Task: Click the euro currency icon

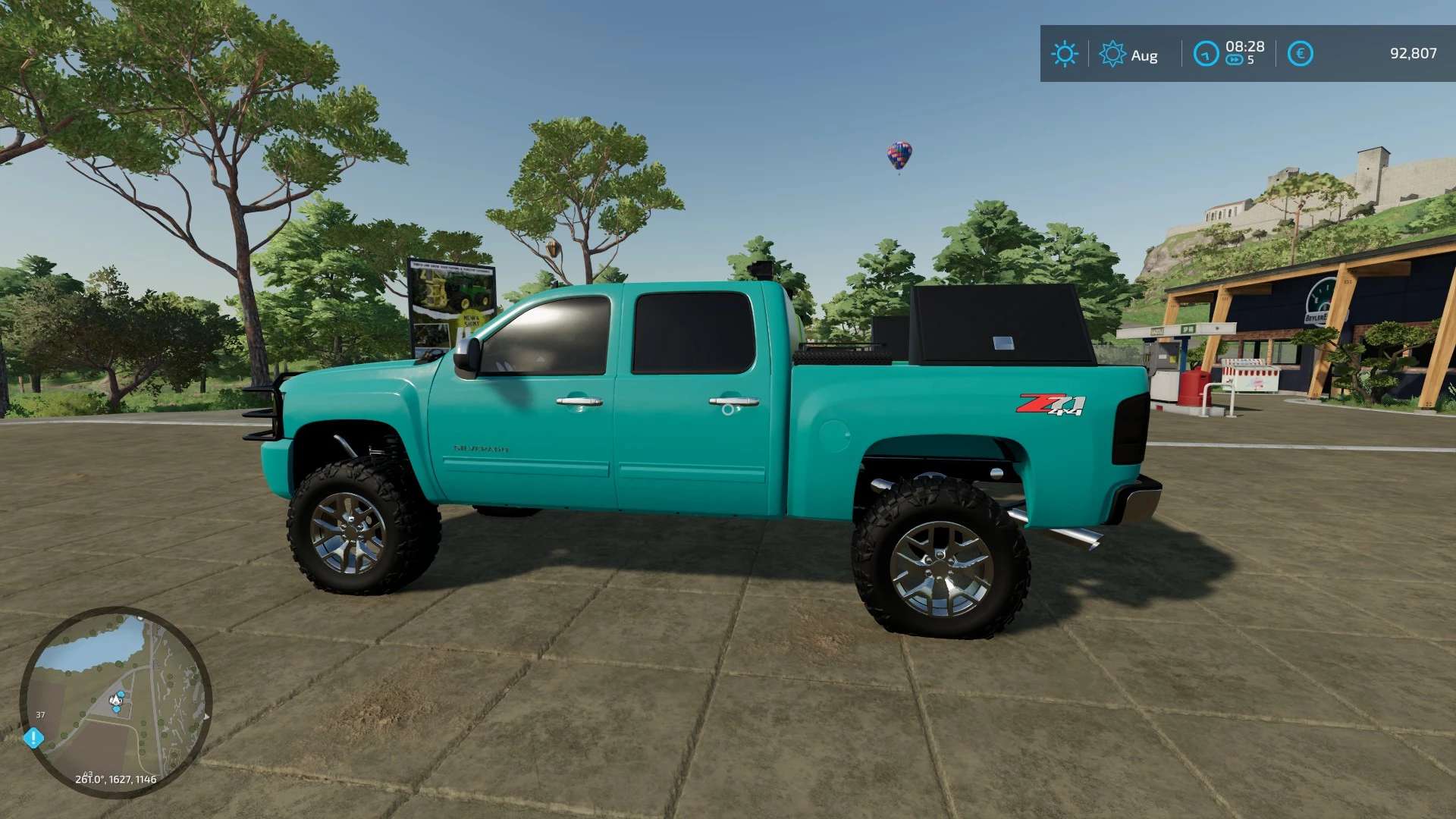Action: 1300,54
